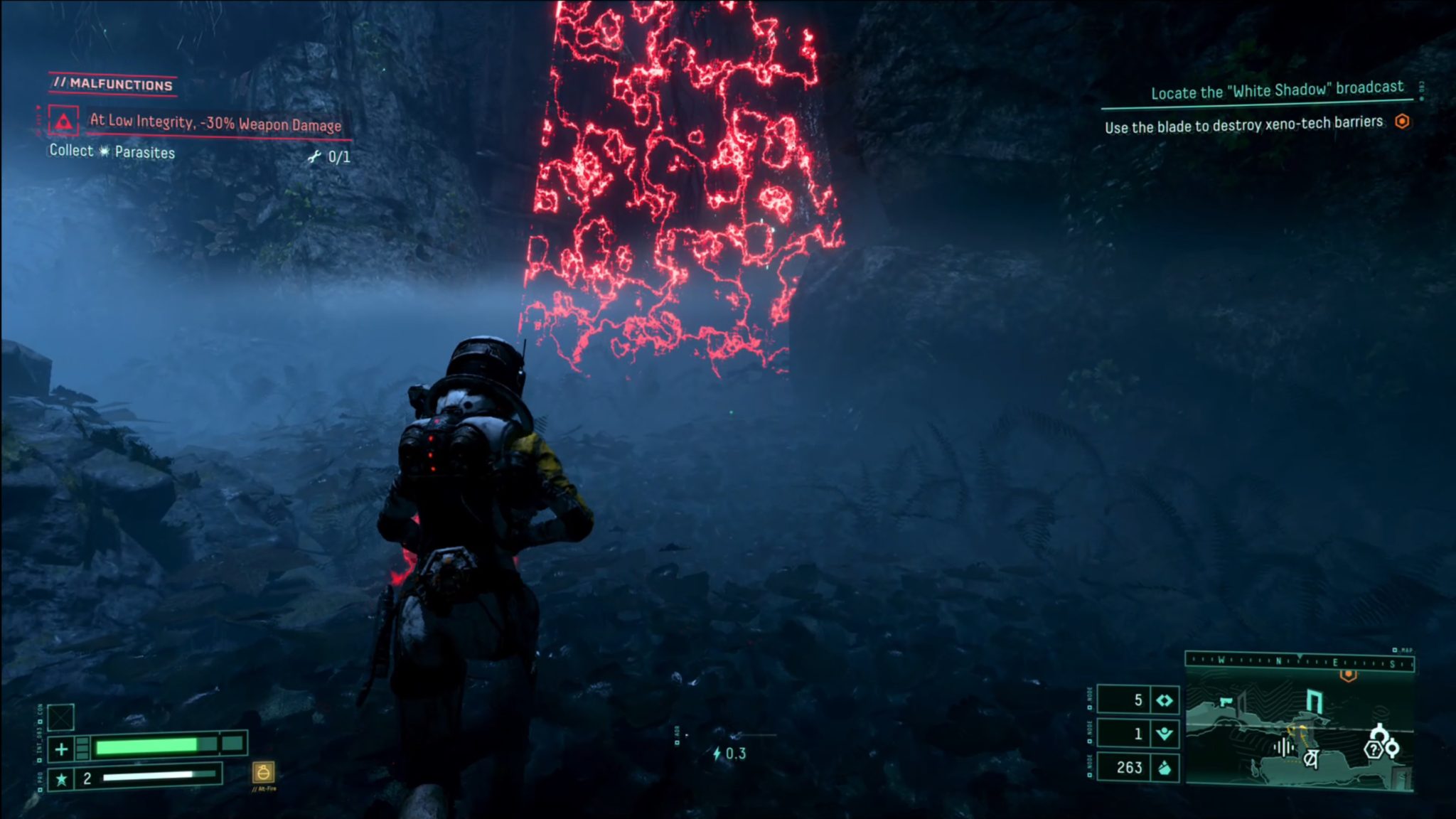The width and height of the screenshot is (1456, 819).
Task: Click the Collect Parasites repair requirement
Action: click(x=112, y=151)
